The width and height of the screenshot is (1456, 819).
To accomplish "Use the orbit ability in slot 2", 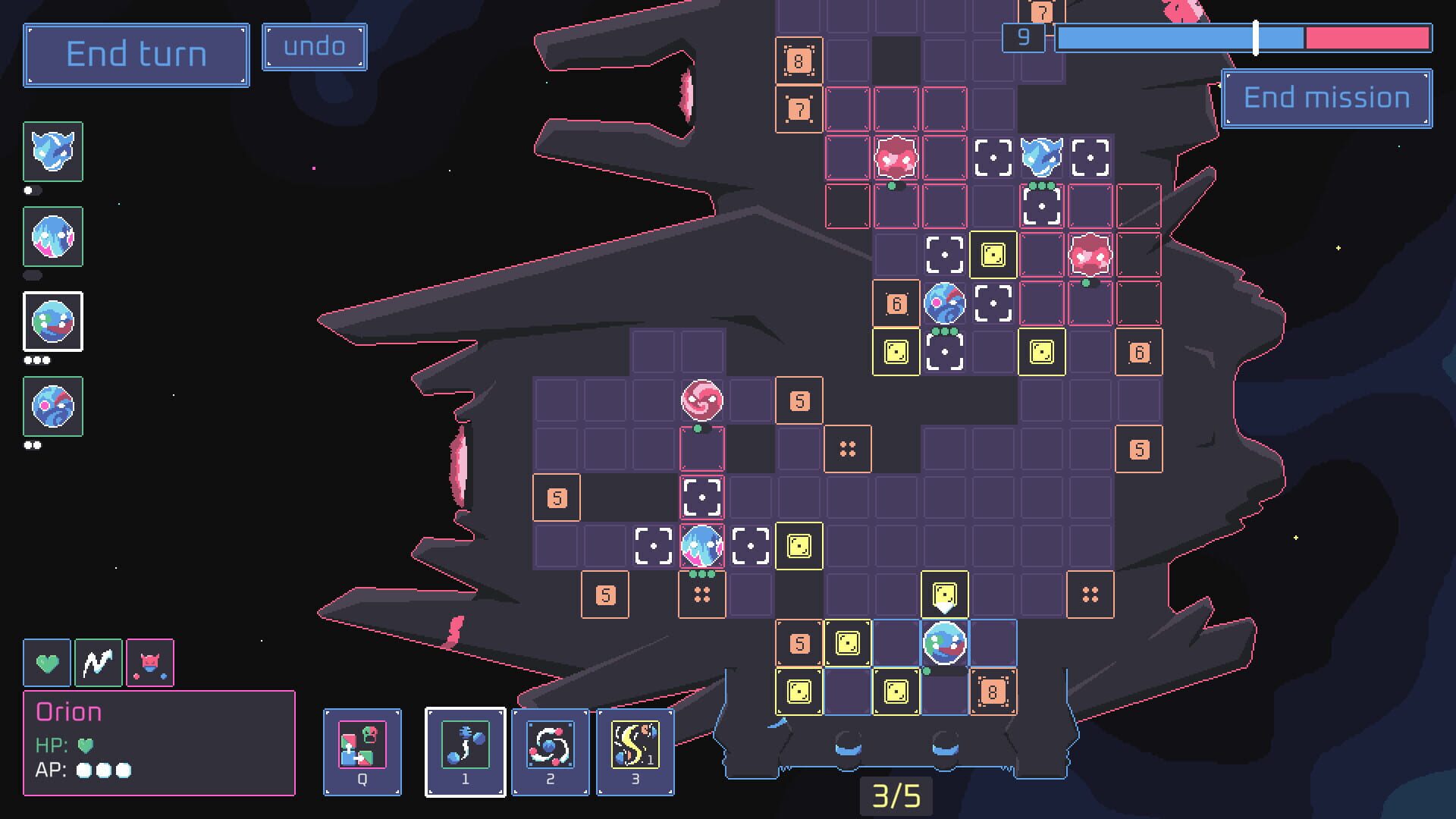I will click(x=550, y=752).
